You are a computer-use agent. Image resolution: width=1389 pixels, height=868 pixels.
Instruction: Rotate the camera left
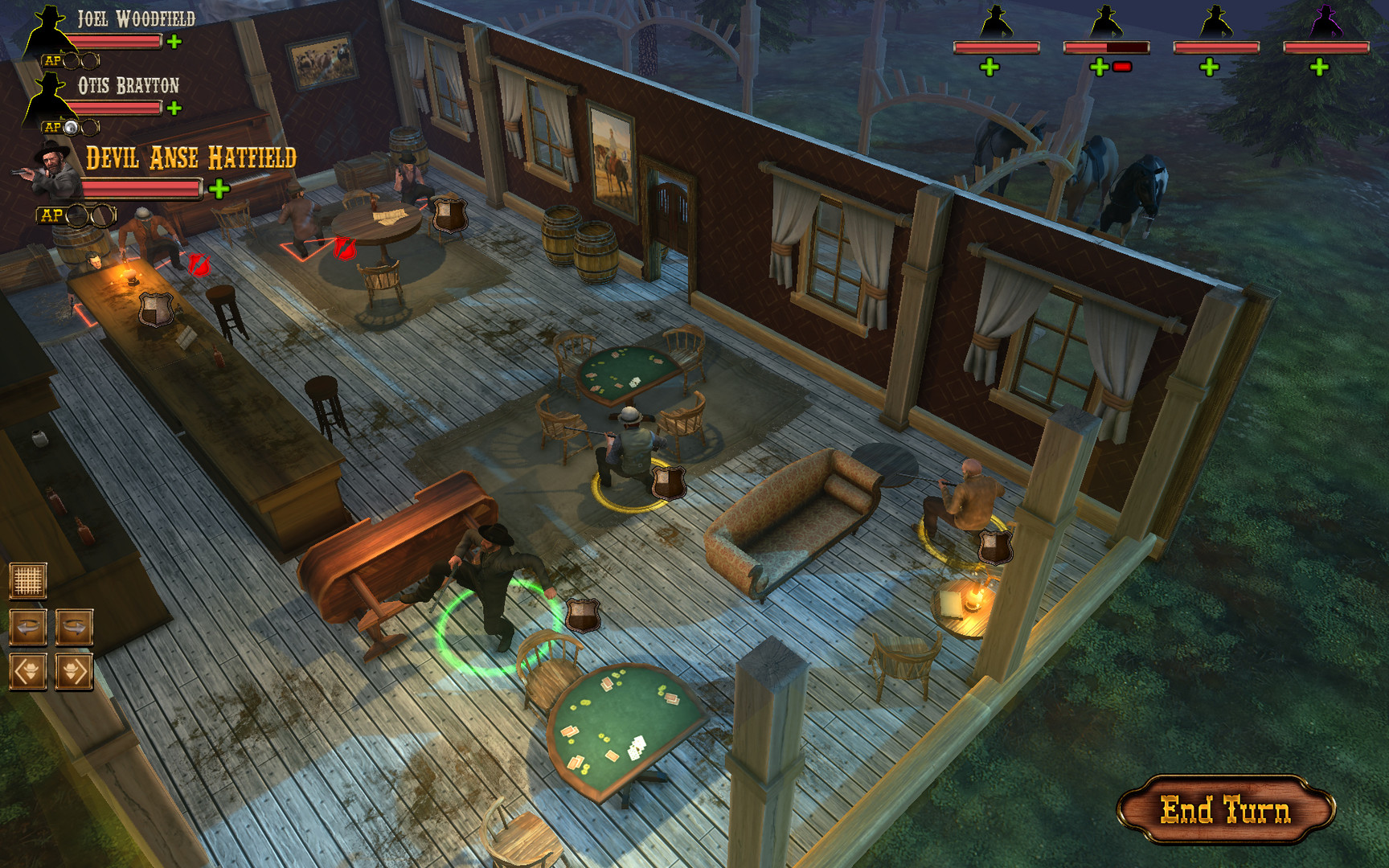coord(28,627)
